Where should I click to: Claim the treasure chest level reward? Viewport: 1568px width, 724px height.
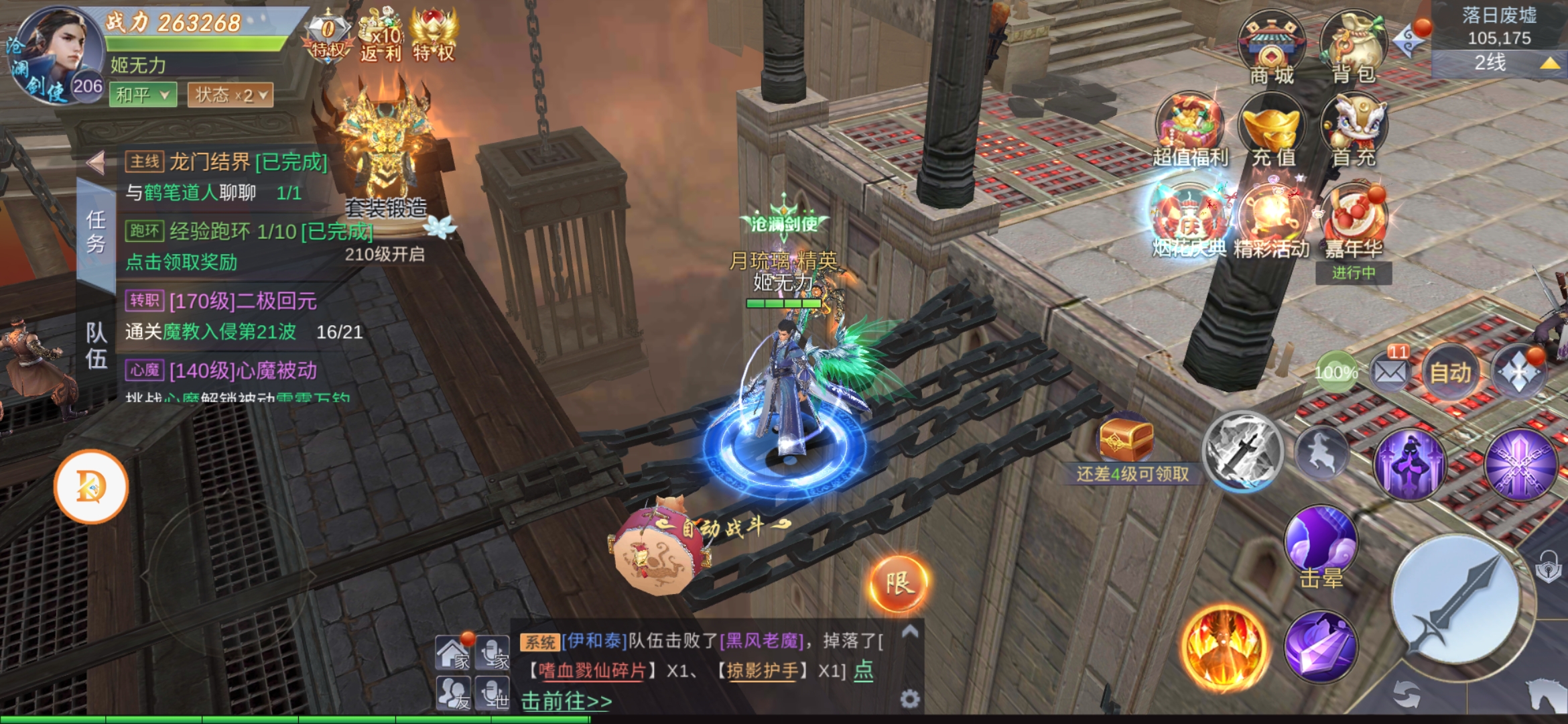pos(1126,439)
